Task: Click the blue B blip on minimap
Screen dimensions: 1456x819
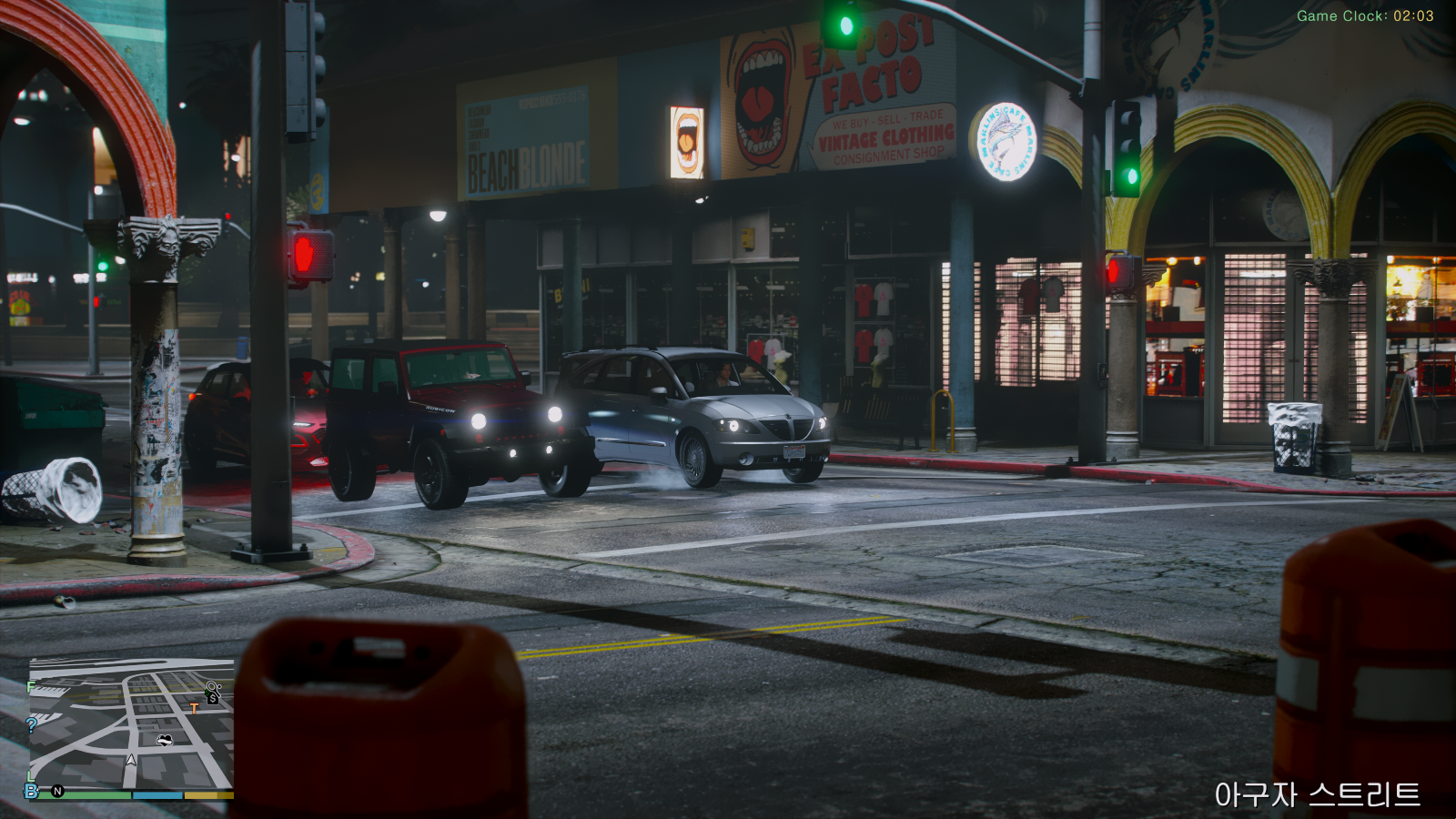Action: tap(32, 791)
